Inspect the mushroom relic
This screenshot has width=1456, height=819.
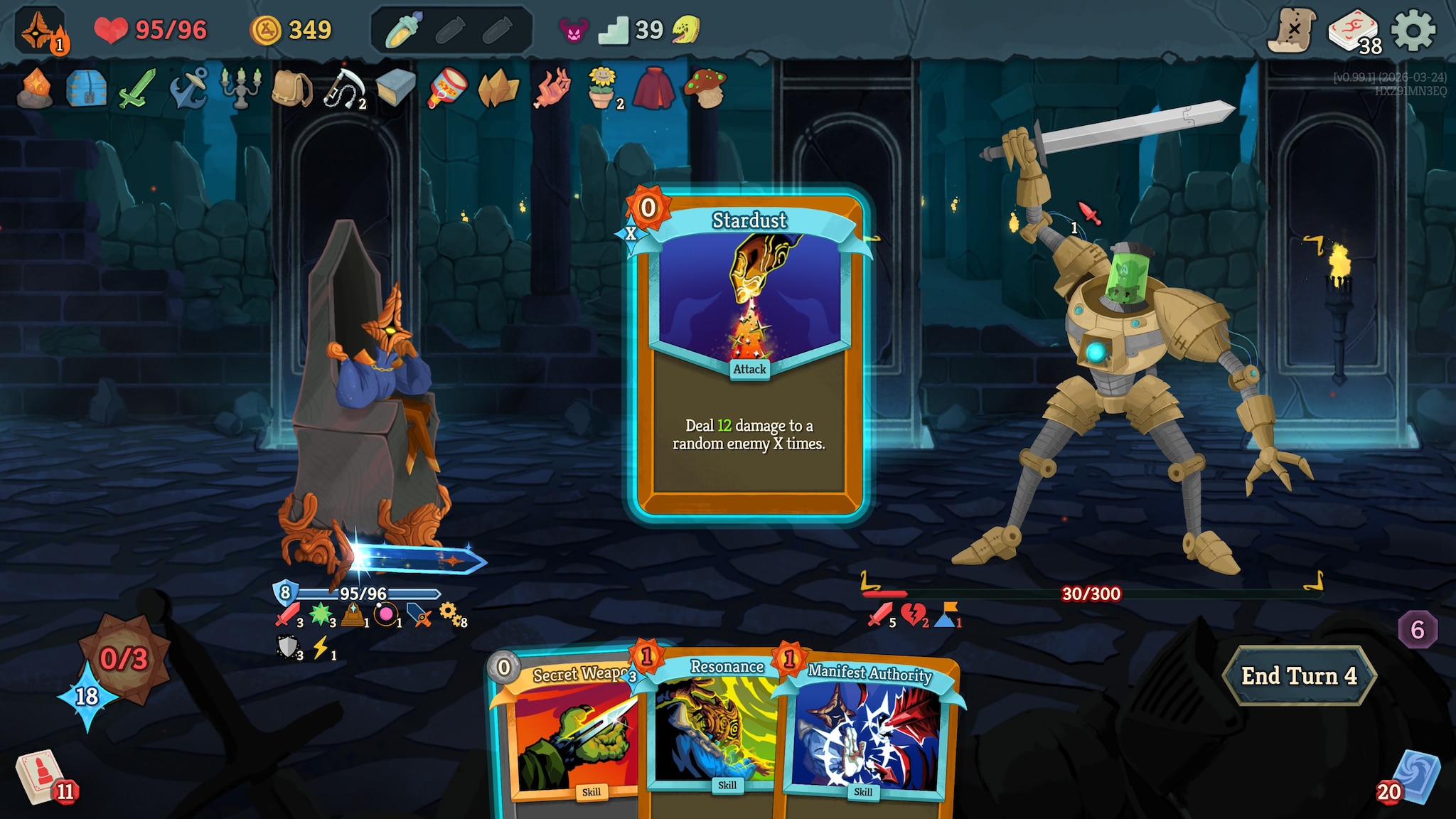(x=704, y=89)
